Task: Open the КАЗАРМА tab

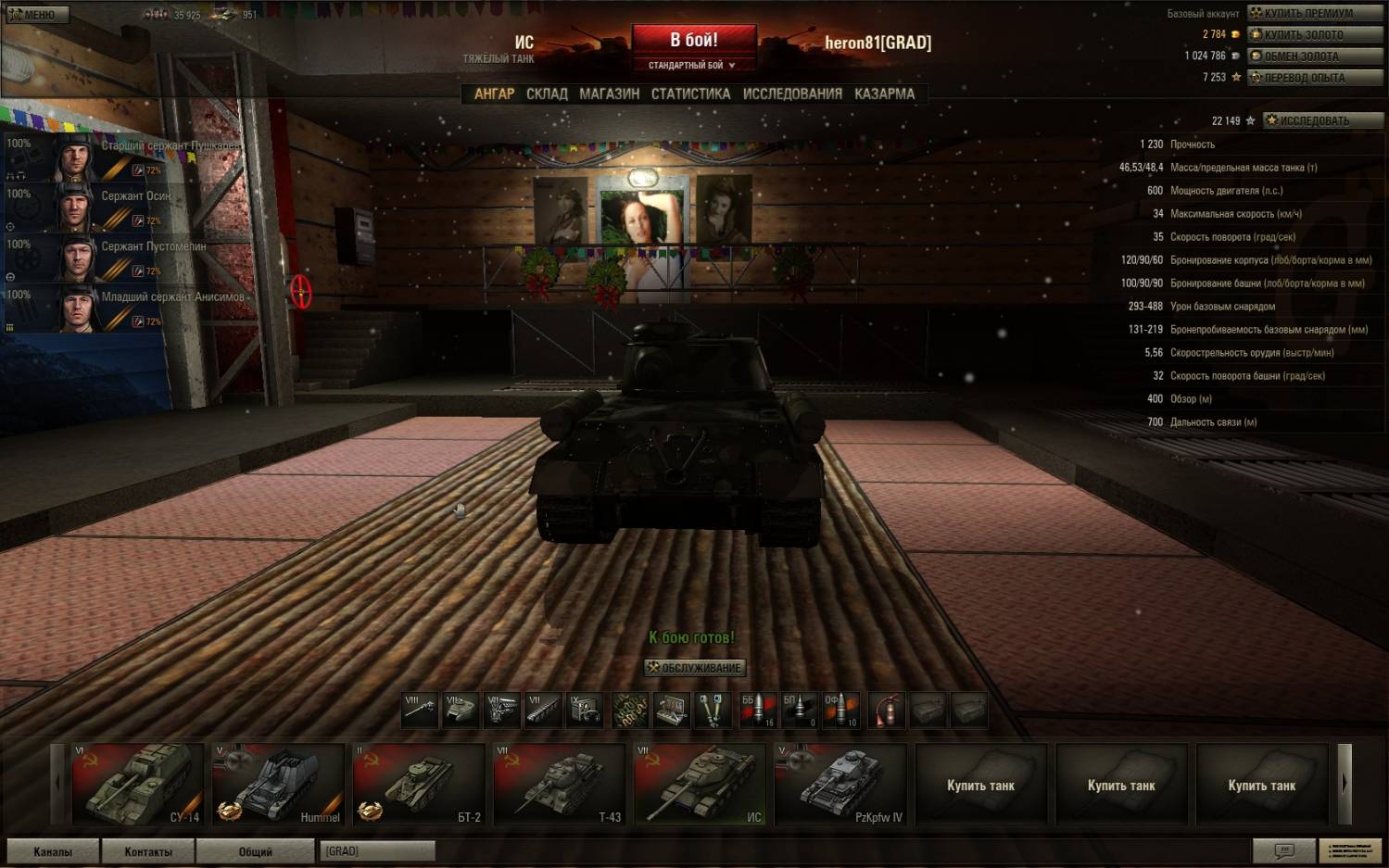Action: (x=884, y=94)
